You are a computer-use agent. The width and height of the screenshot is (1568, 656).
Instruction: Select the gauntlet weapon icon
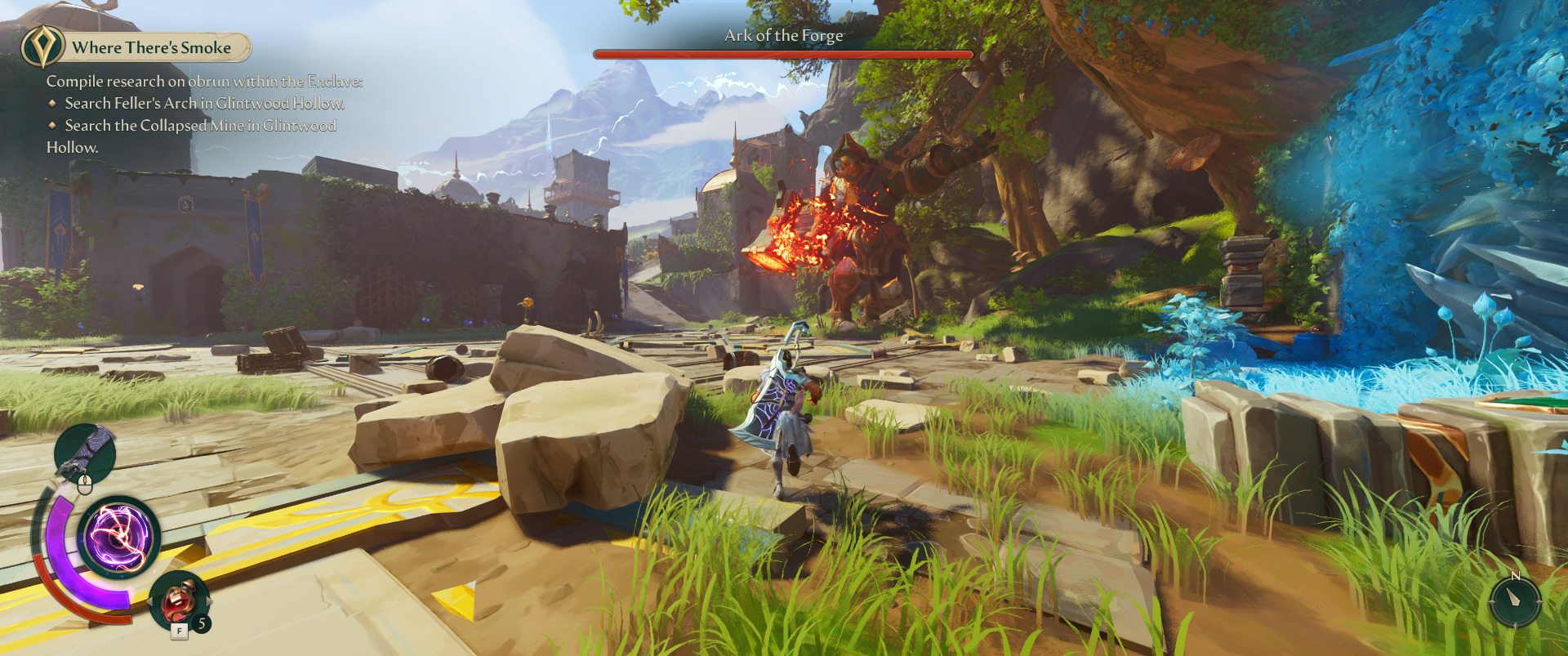pyautogui.click(x=86, y=452)
